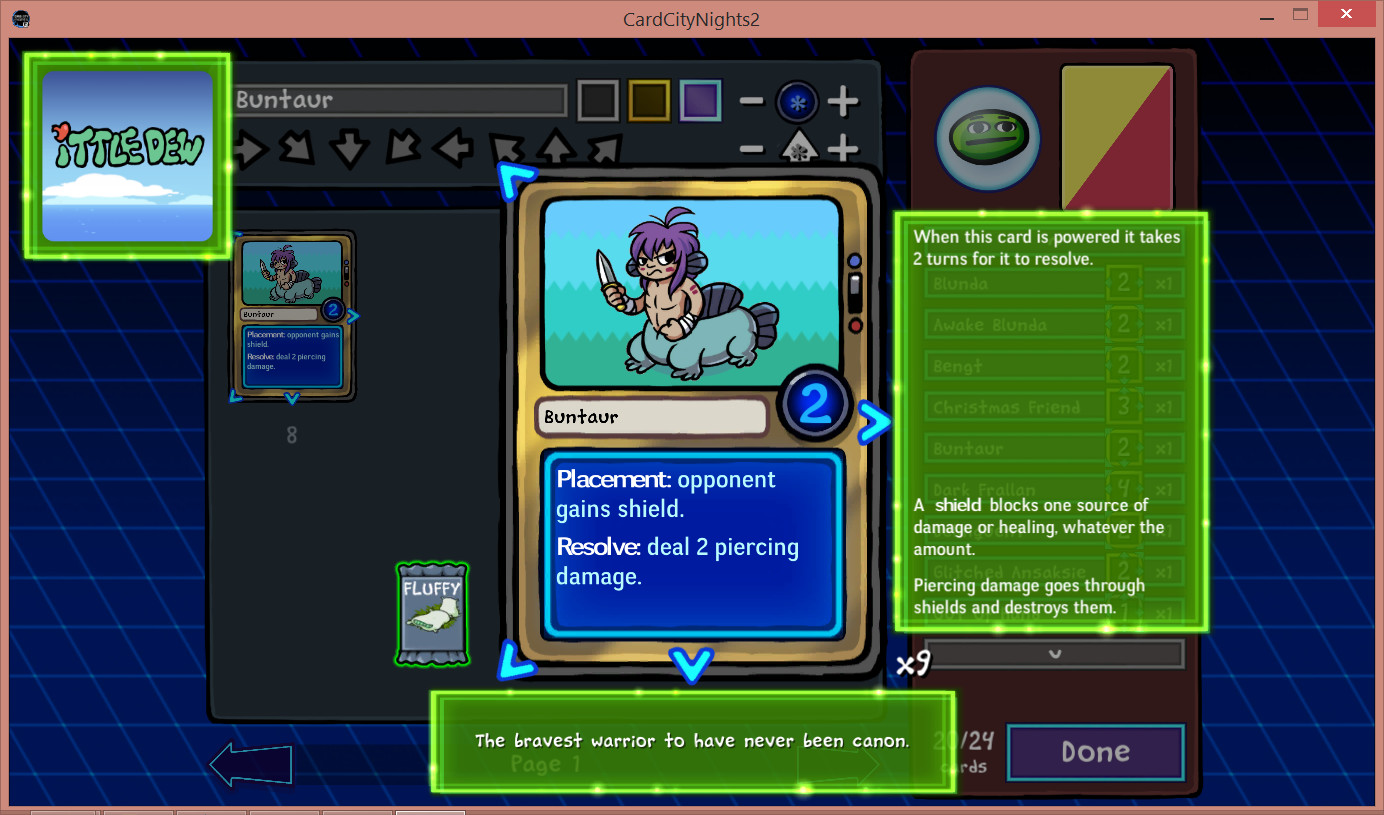Image resolution: width=1384 pixels, height=815 pixels.
Task: Select the diagonal up-right arrow filter icon
Action: tap(605, 148)
